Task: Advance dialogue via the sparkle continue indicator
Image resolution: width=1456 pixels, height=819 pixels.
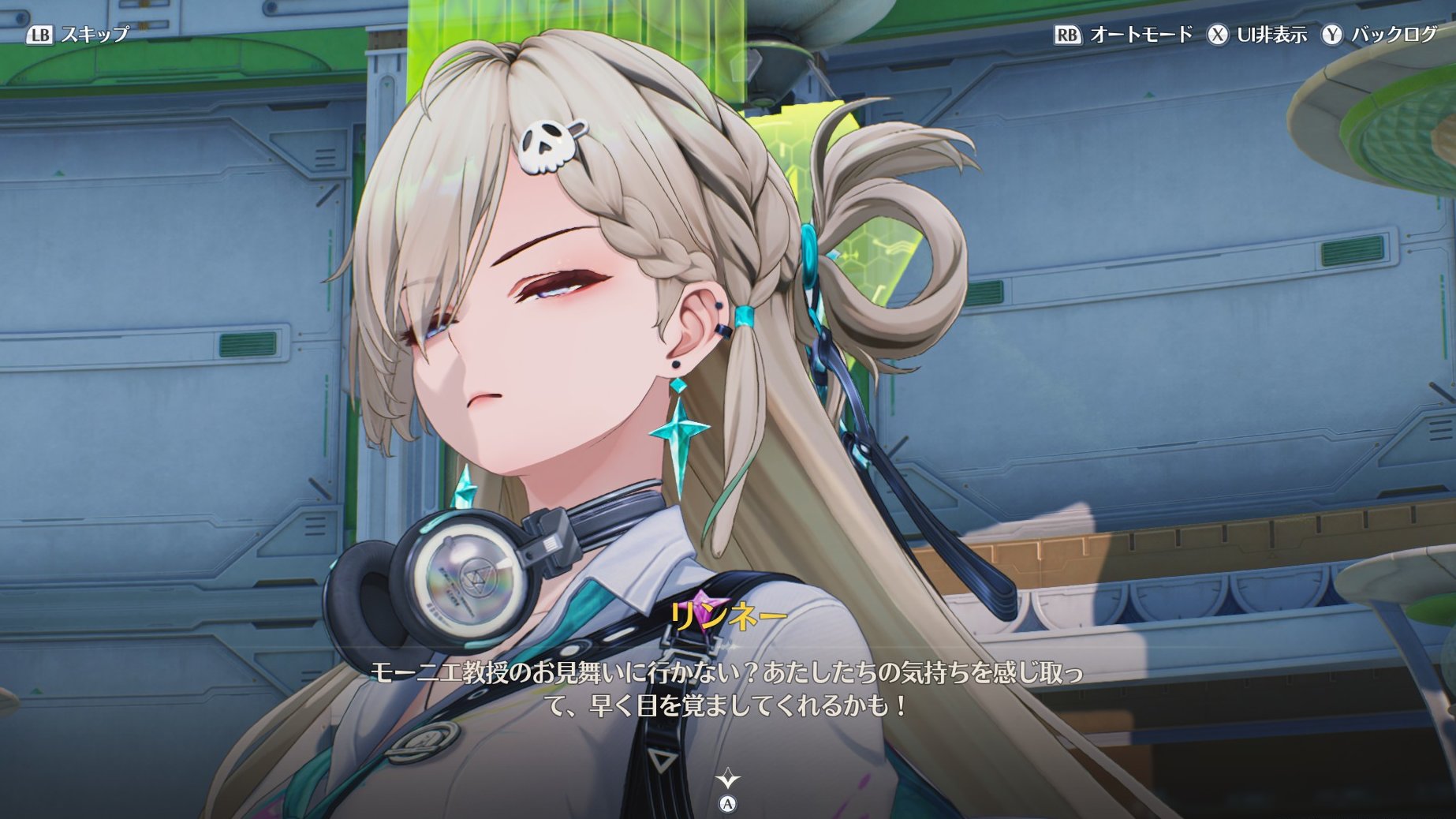Action: click(x=727, y=780)
